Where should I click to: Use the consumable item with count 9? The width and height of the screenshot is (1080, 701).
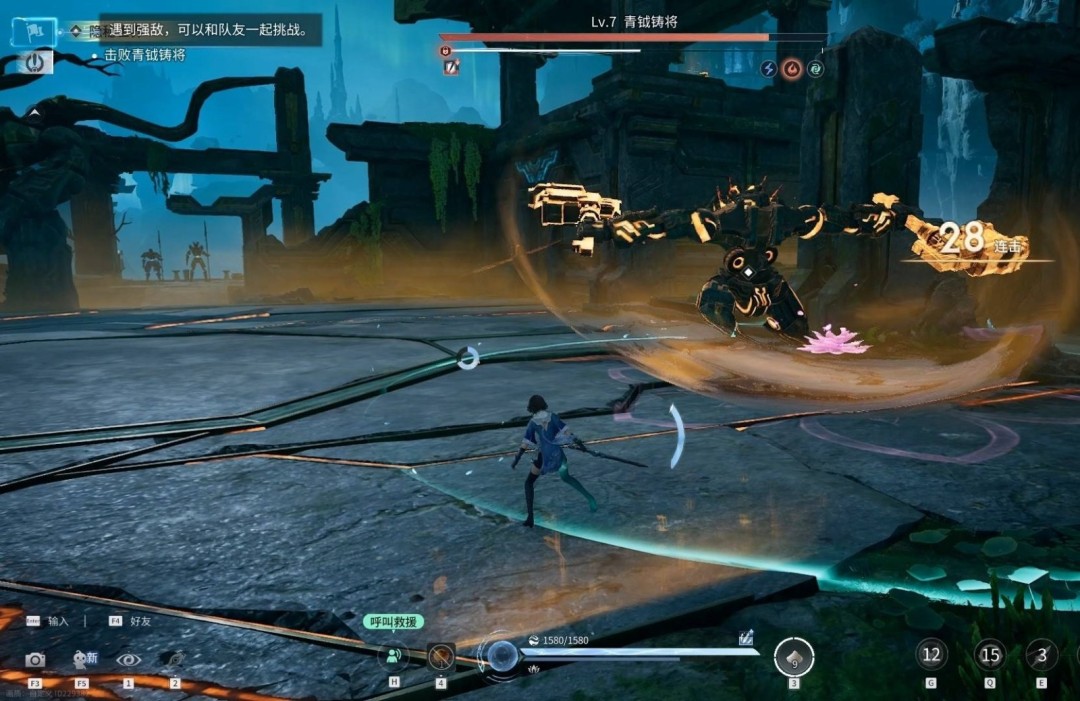(x=794, y=657)
